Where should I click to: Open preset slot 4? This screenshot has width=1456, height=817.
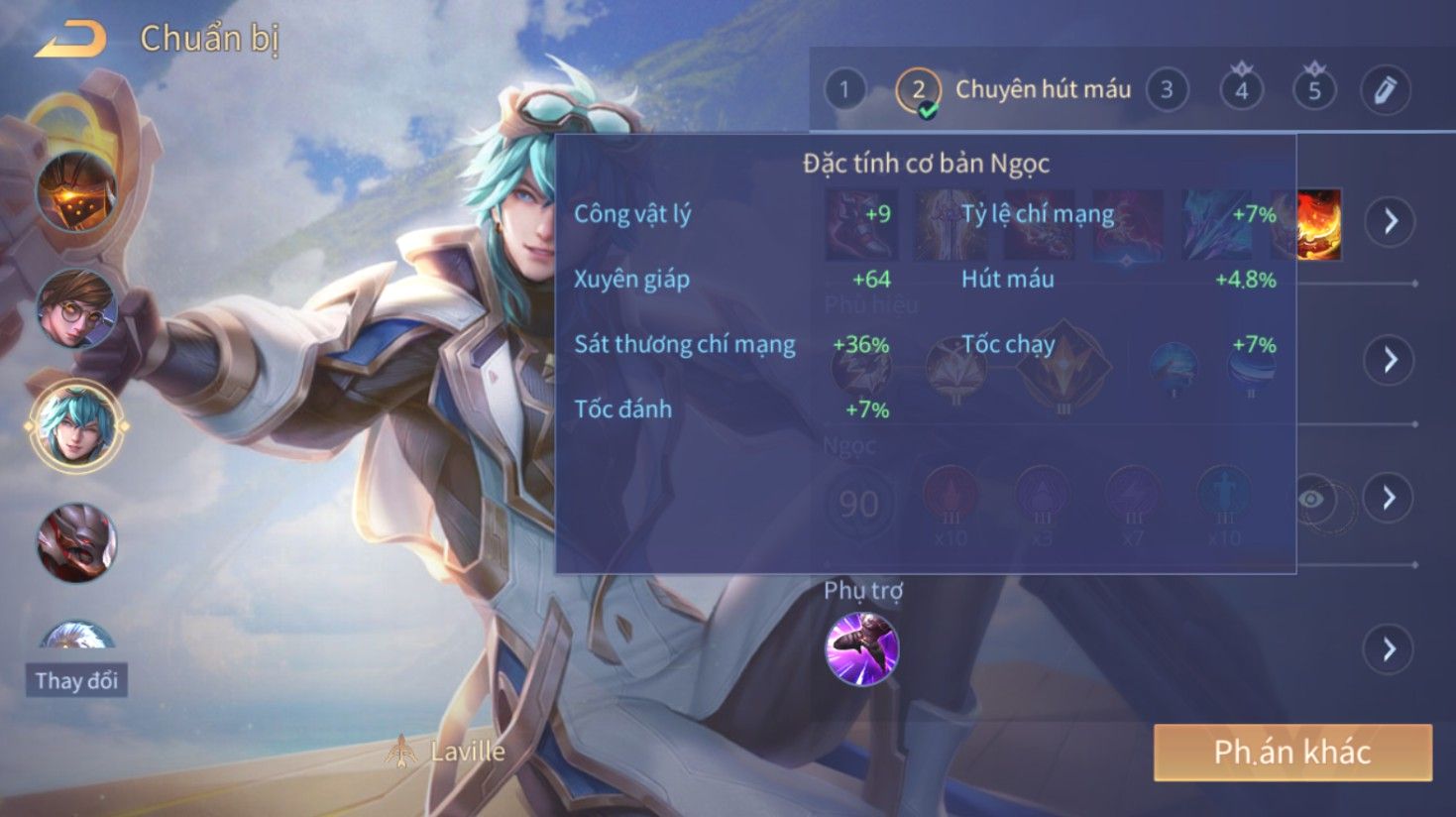pyautogui.click(x=1241, y=90)
